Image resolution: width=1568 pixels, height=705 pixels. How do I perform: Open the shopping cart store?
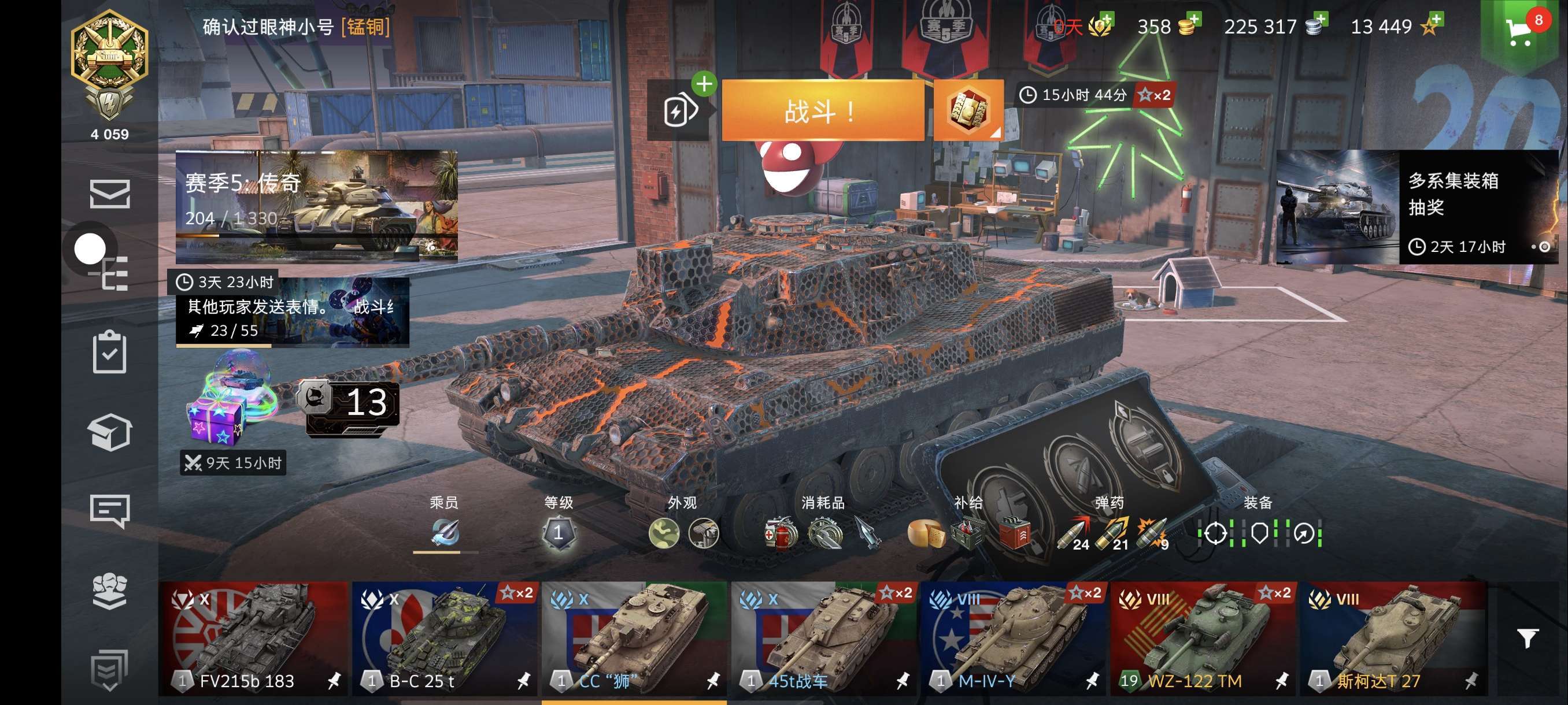pos(1519,31)
